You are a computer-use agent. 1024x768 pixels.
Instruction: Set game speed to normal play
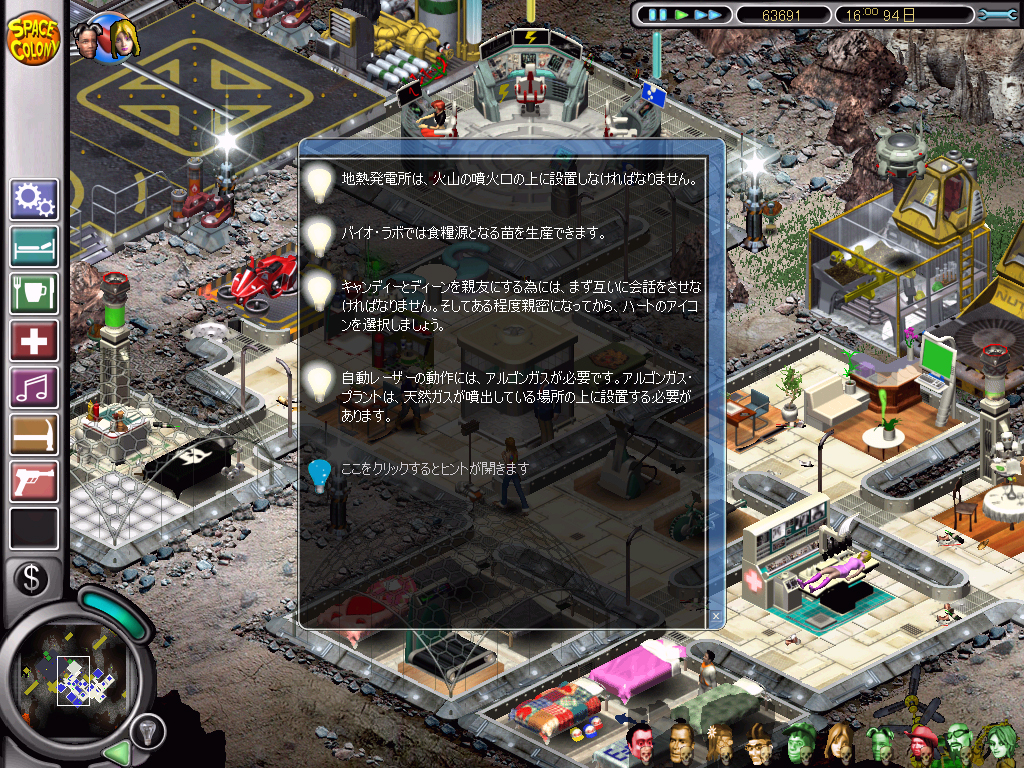[x=682, y=15]
